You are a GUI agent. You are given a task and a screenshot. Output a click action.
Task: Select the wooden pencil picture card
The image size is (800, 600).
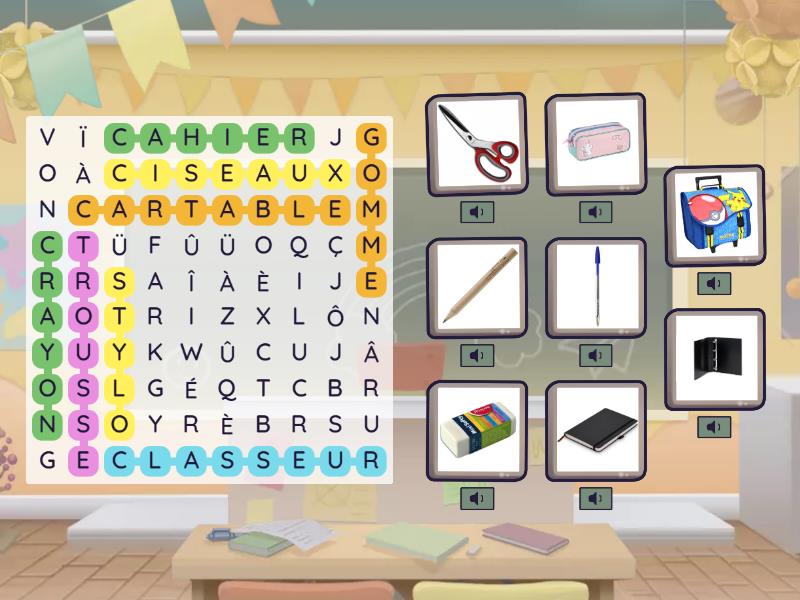click(477, 287)
